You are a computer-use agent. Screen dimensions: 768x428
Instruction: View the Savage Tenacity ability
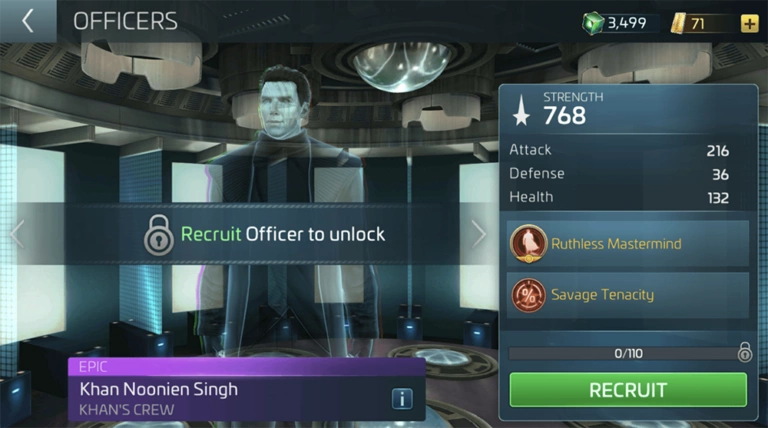(x=628, y=295)
